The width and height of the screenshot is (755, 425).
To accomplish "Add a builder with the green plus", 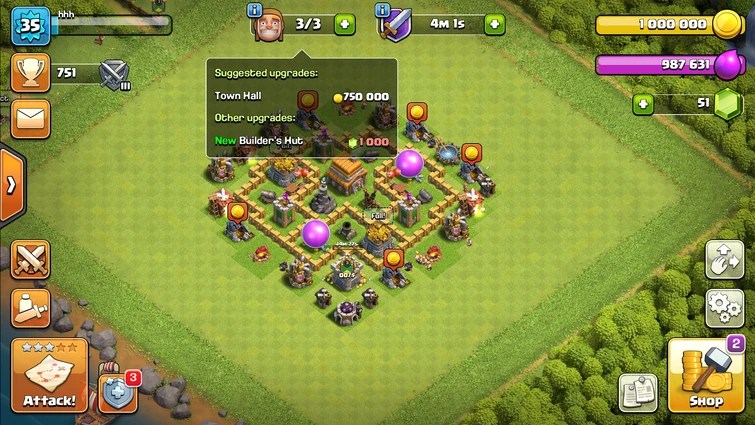I will 344,23.
